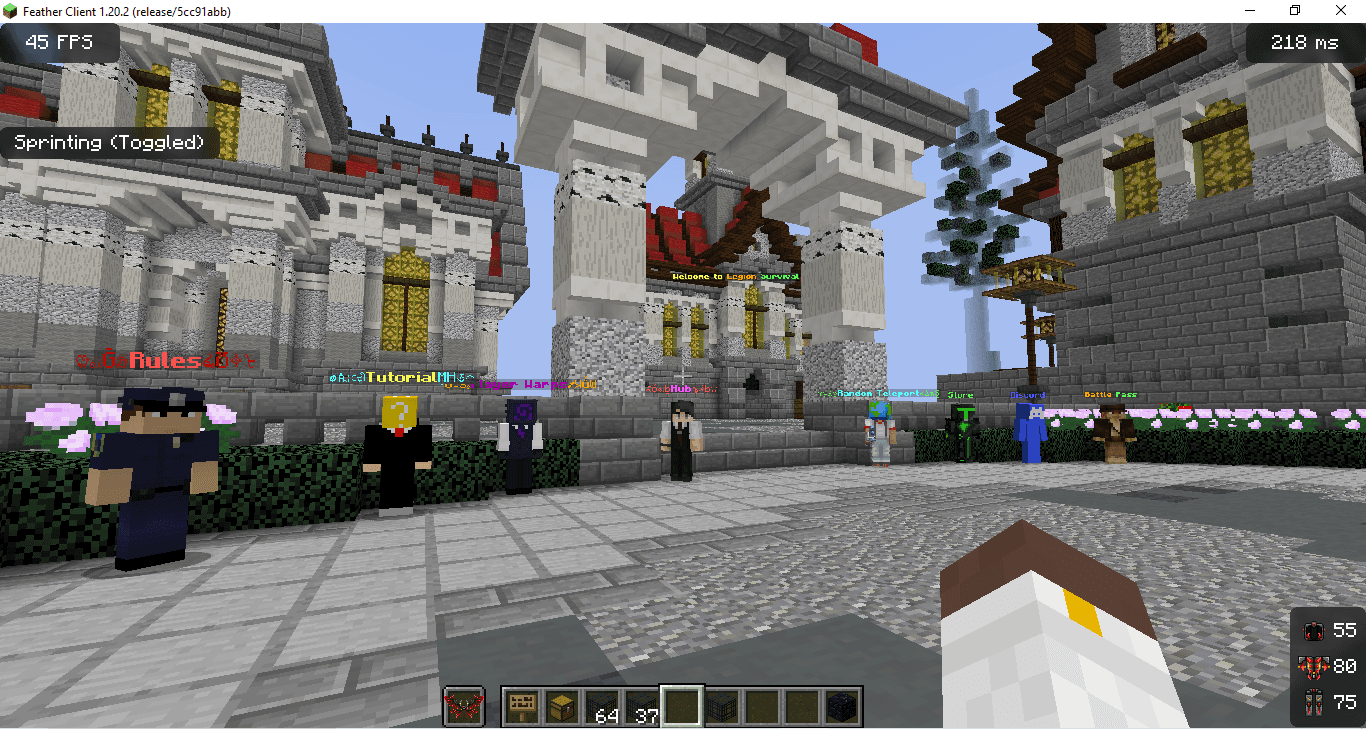This screenshot has height=729, width=1366.
Task: Open the Battle Pass NPC
Action: click(x=1117, y=440)
